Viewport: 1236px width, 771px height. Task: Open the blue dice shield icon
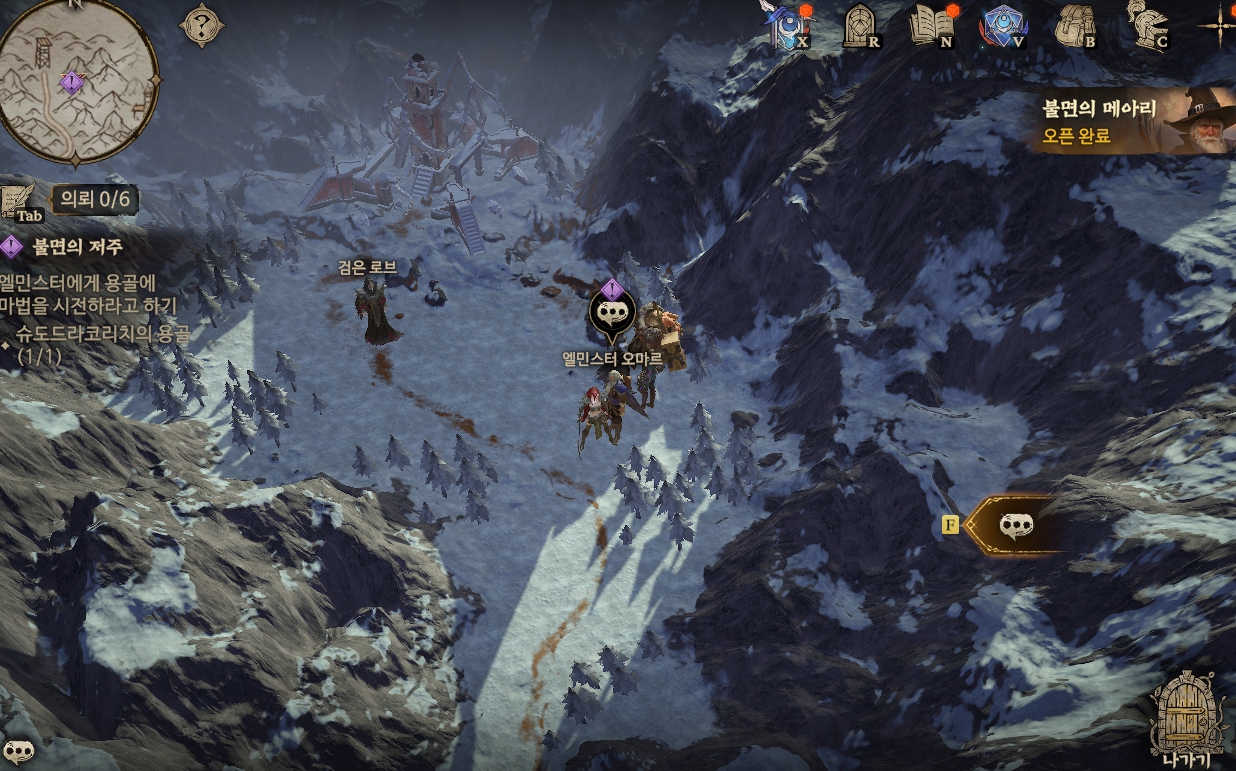(1003, 26)
